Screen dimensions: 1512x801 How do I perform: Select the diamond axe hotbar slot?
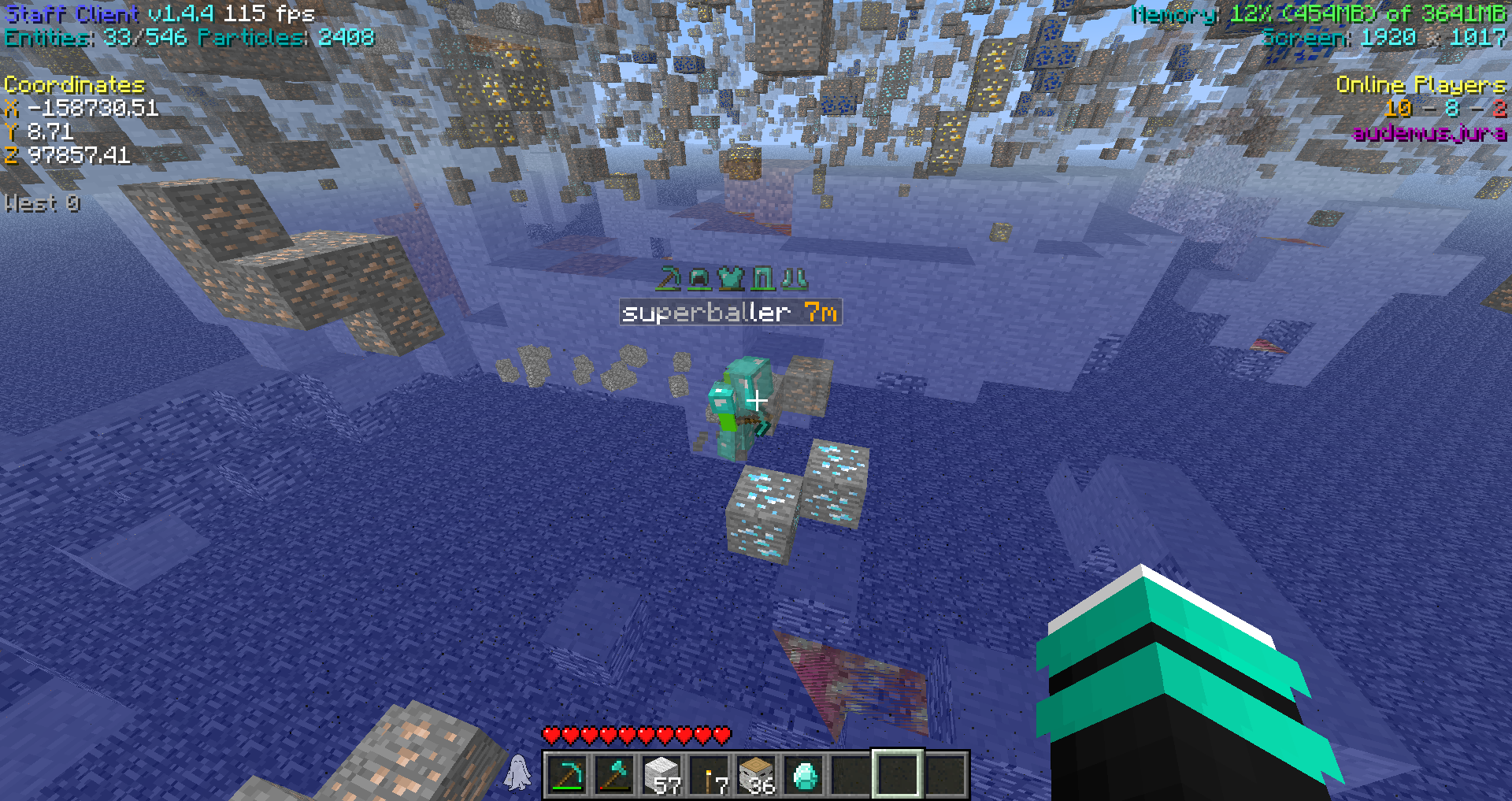click(614, 775)
